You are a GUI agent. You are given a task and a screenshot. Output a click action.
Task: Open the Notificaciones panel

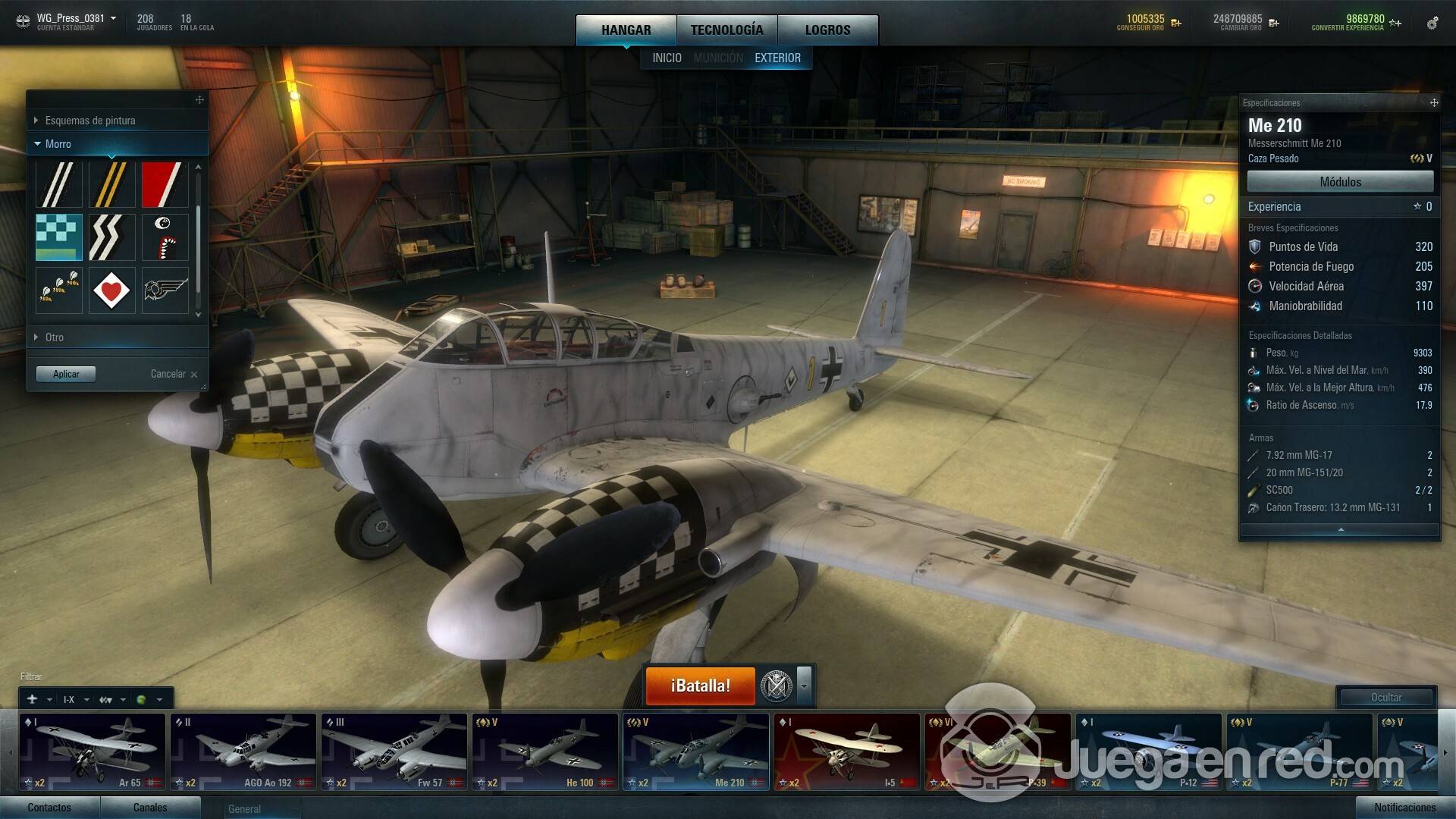point(1404,808)
